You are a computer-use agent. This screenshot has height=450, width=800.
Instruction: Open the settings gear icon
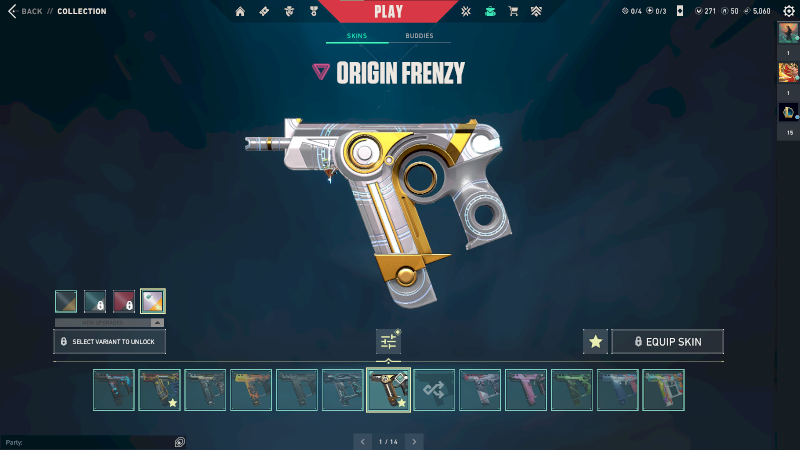coord(788,11)
